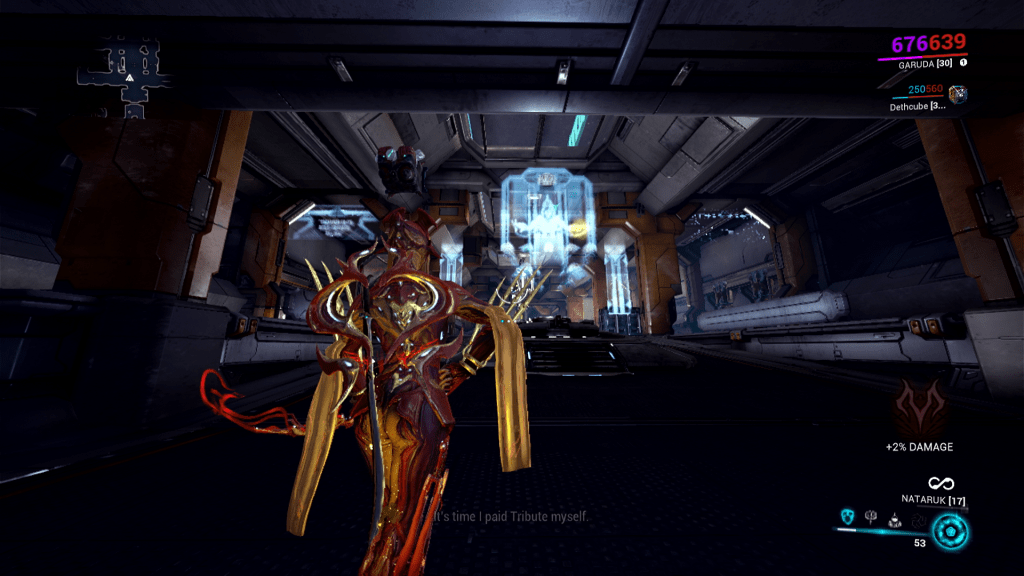
Task: Activate Garuda's Dread Mirror ability icon
Action: pyautogui.click(x=846, y=517)
